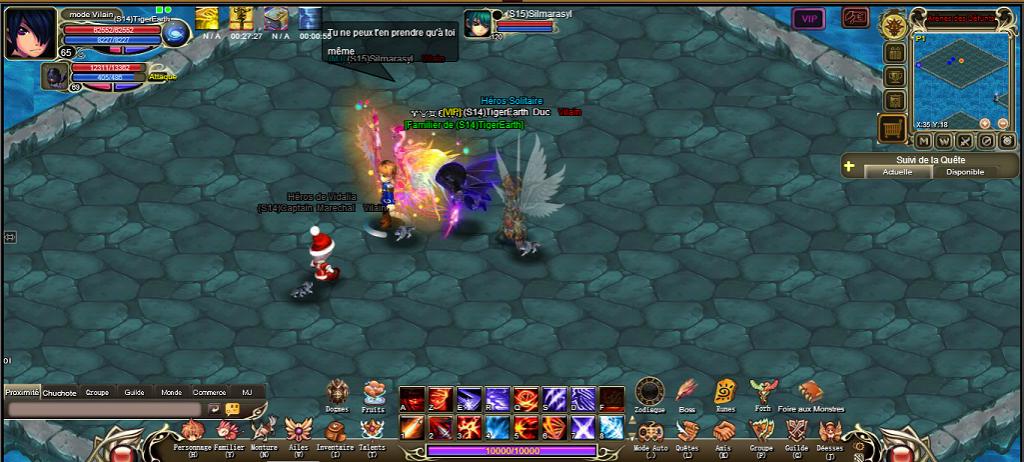Screen dimensions: 1024x462
Task: Open the Personnage character panel
Action: click(192, 431)
